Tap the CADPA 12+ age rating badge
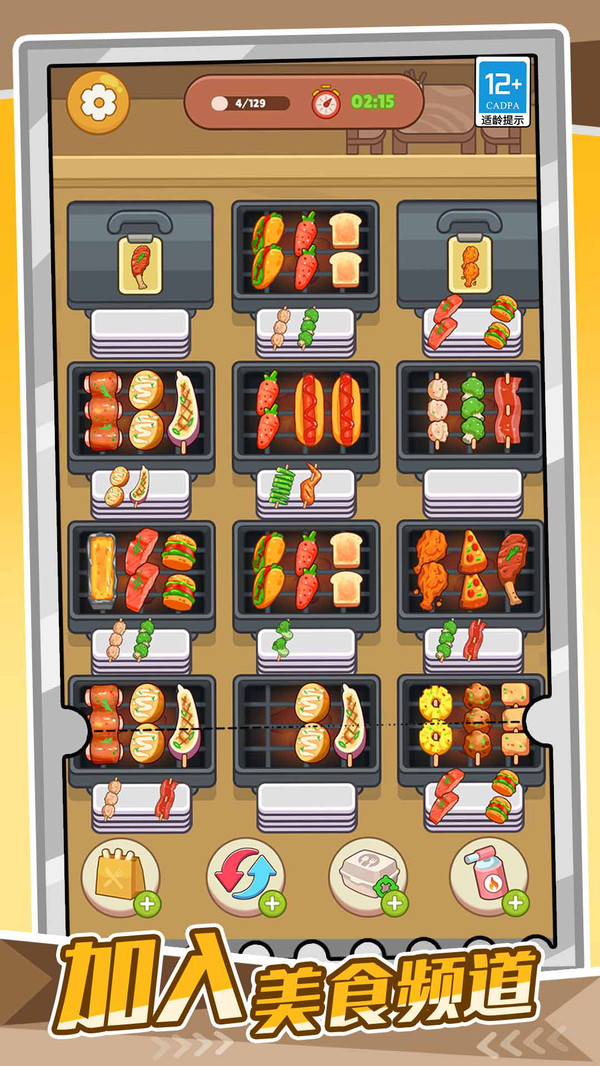Viewport: 600px width, 1066px height. (x=503, y=92)
